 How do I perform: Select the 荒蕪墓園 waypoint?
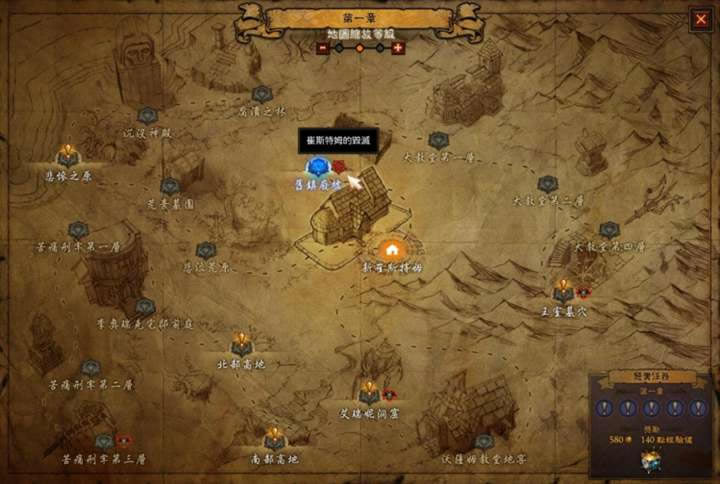(x=170, y=186)
